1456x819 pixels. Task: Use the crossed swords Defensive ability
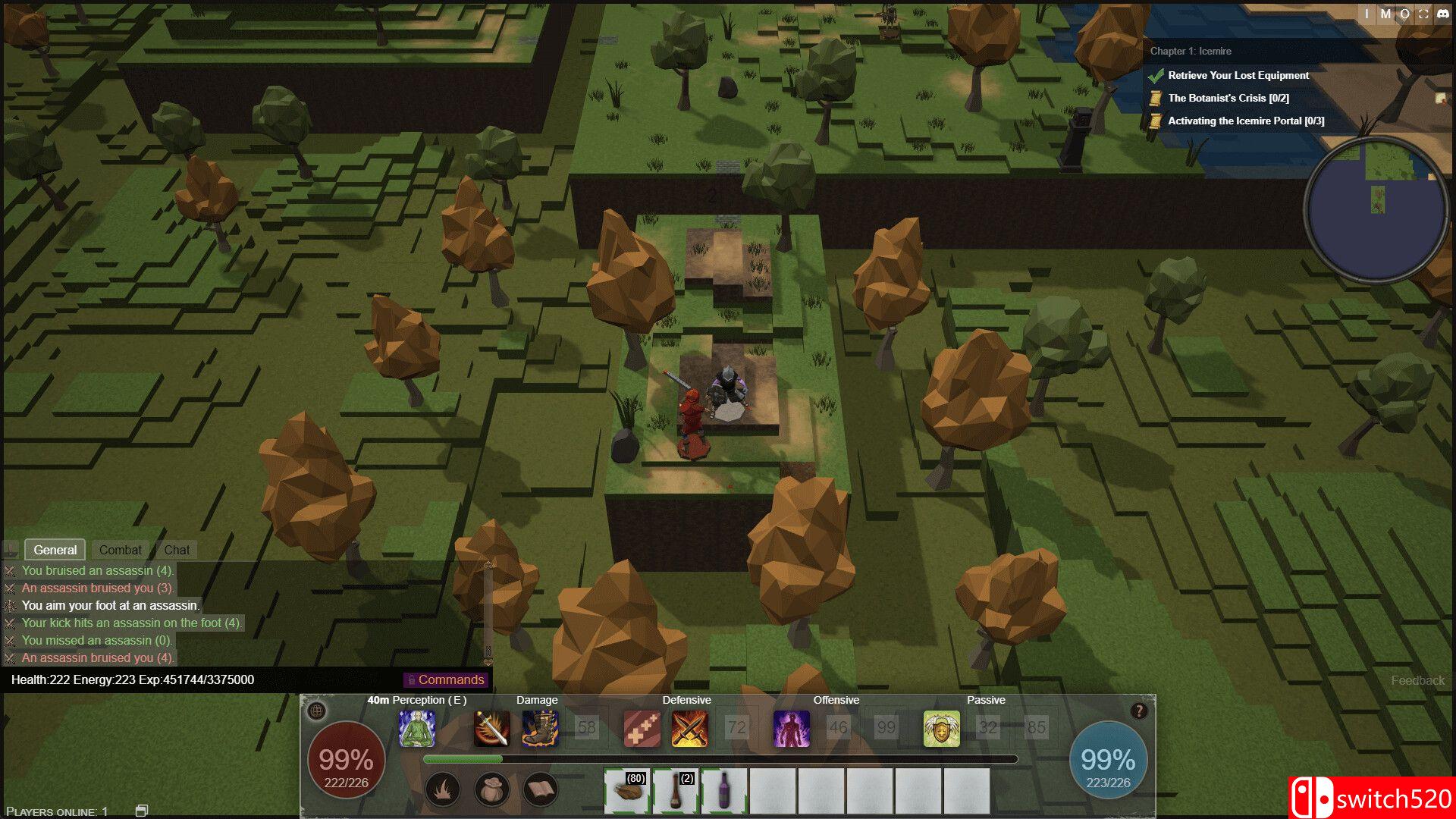pyautogui.click(x=689, y=728)
